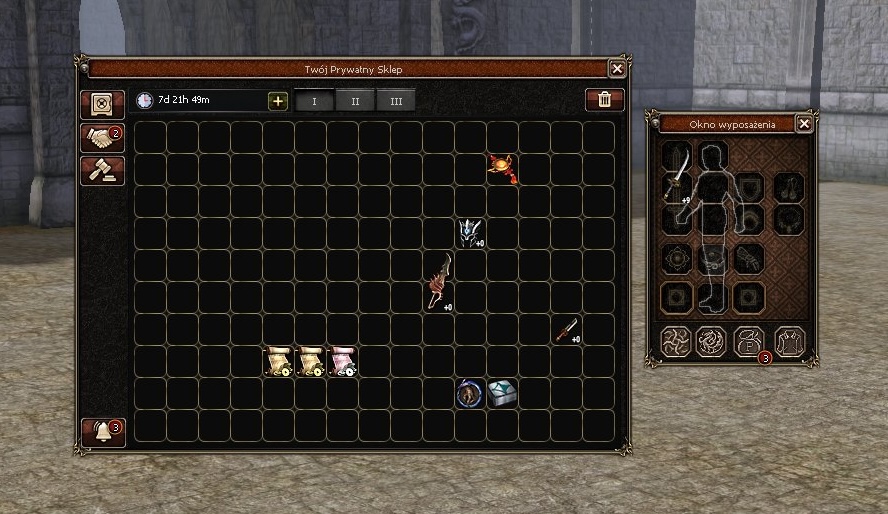Open shop tab II

(355, 101)
